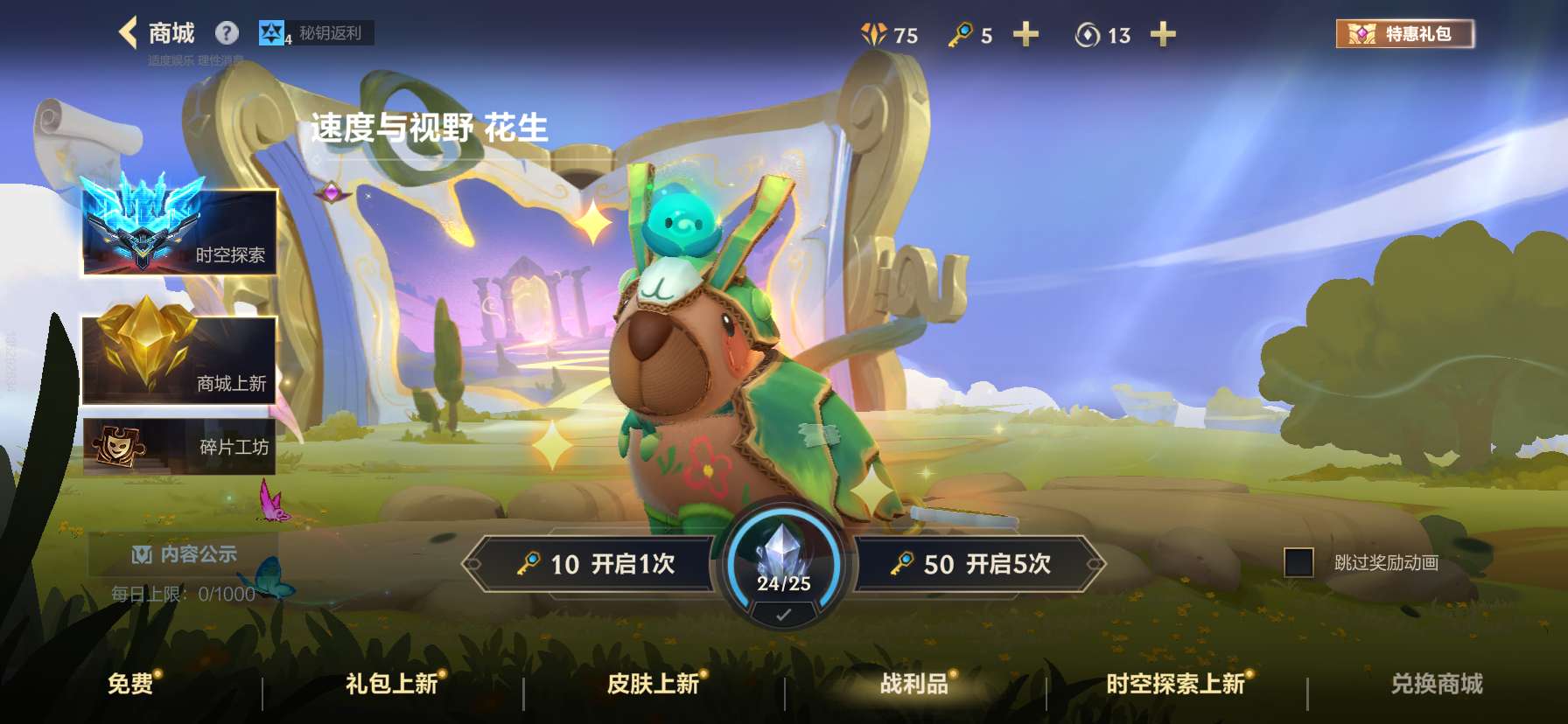Screen dimensions: 1568x724
Task: Click the blue key currency icon
Action: tap(961, 35)
